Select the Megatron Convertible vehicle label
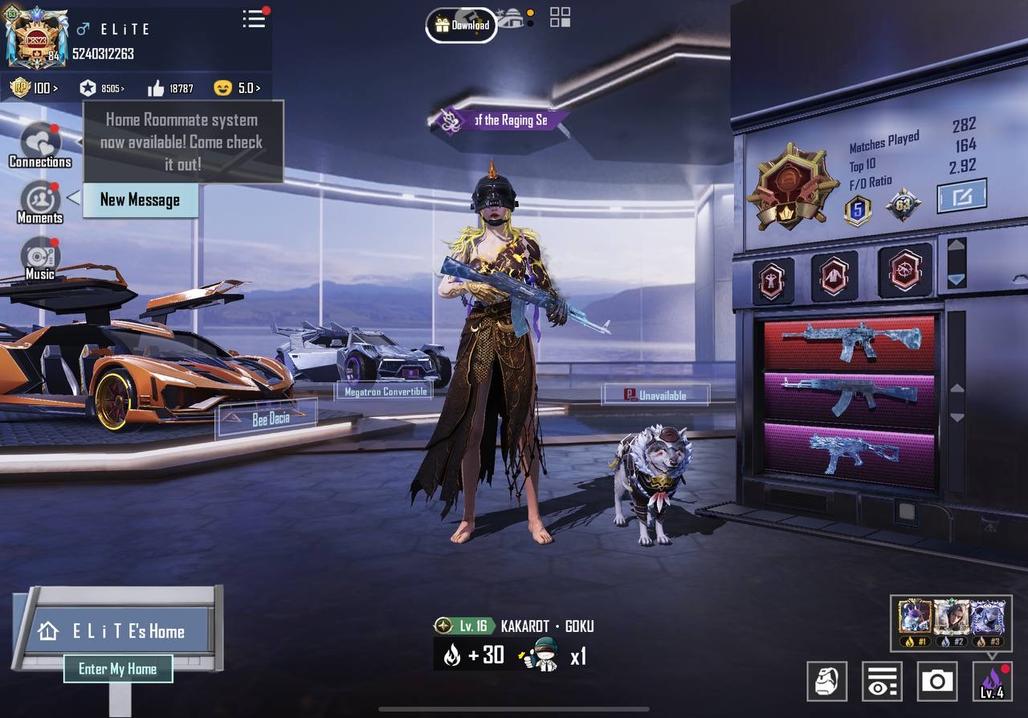The height and width of the screenshot is (718, 1028). pos(386,391)
